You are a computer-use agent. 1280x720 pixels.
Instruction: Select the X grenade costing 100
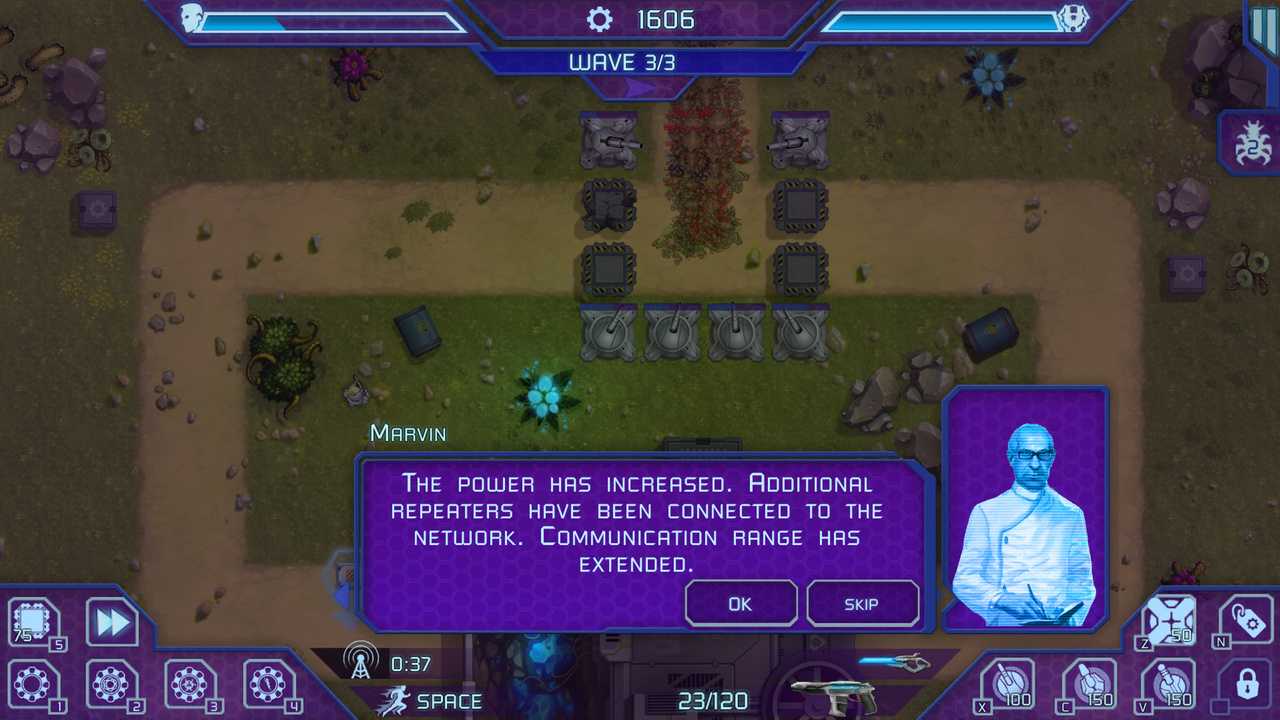(1007, 684)
